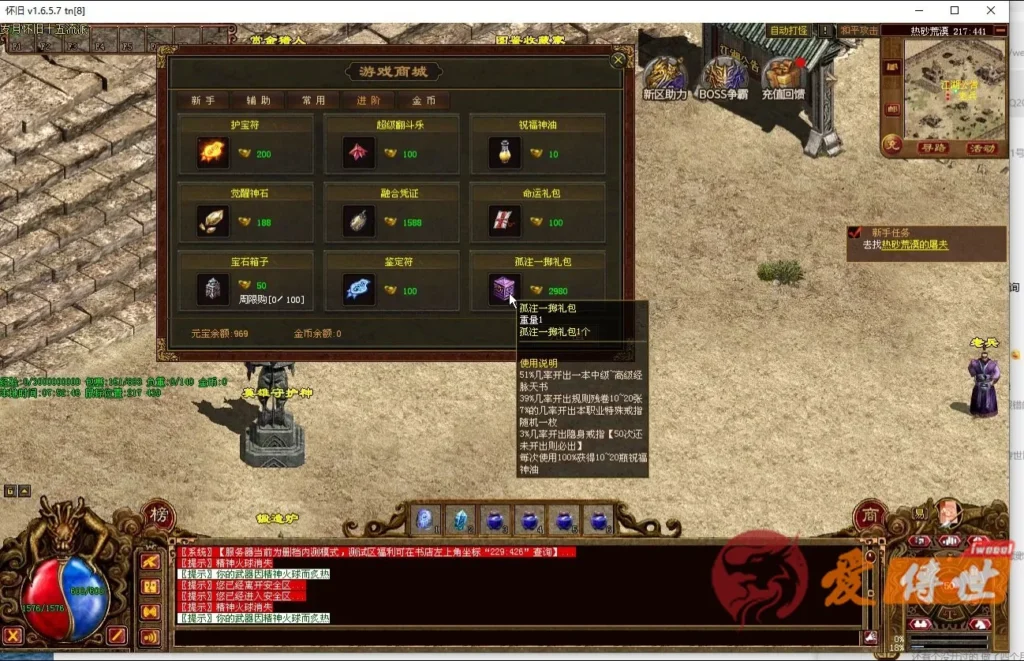Choose the 觉醒神石 stone item
This screenshot has width=1024, height=661.
click(211, 220)
